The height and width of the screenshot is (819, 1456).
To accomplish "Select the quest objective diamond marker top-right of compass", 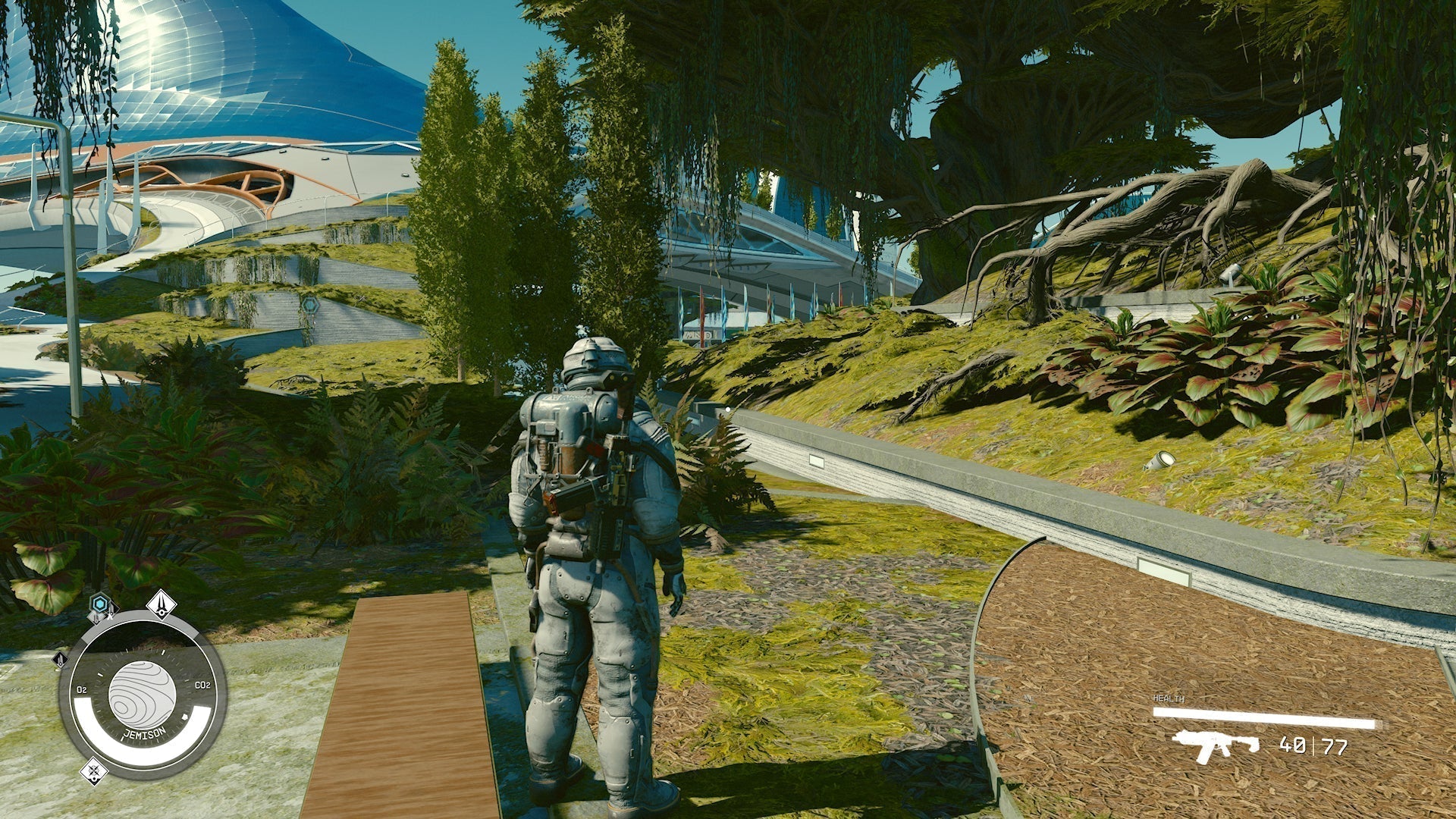I will 162,604.
